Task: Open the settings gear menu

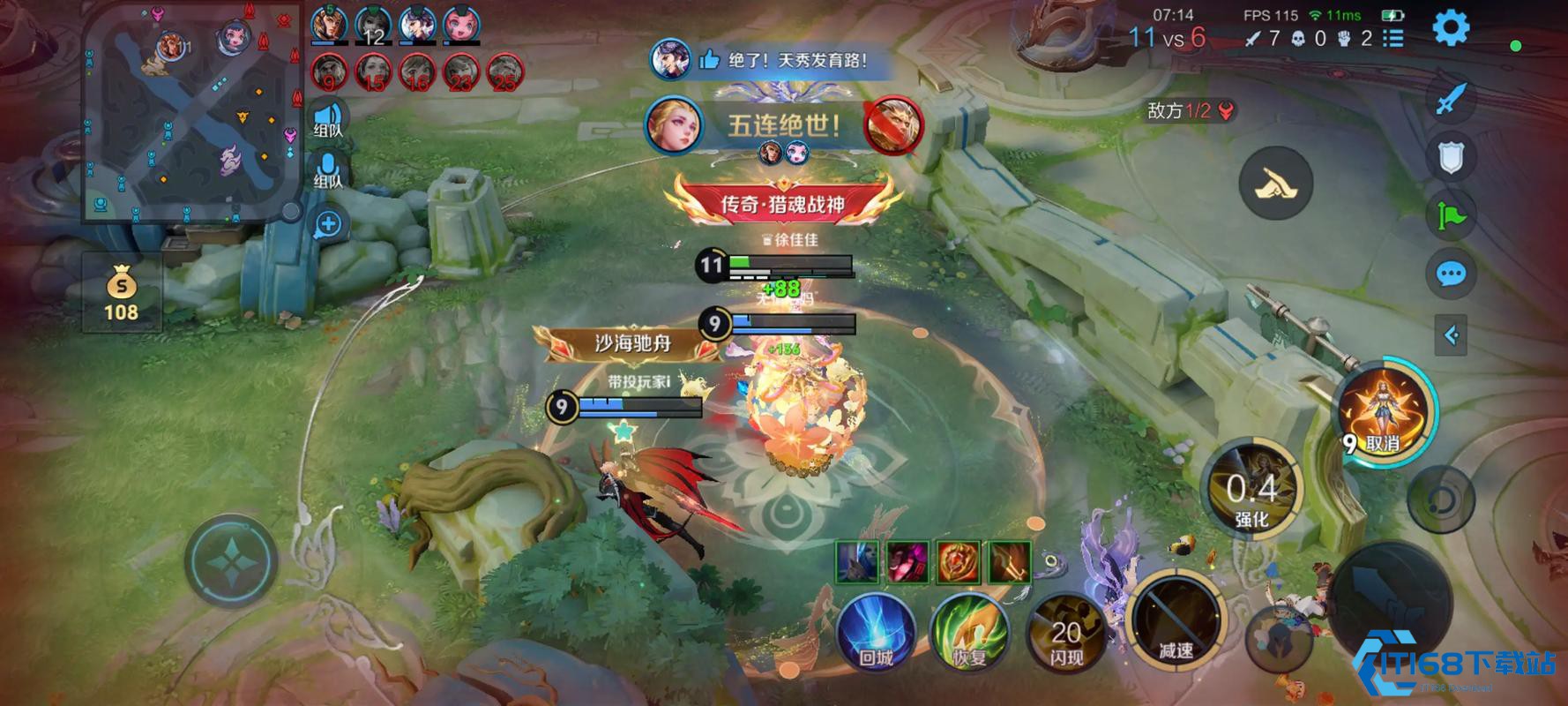Action: 1450,28
